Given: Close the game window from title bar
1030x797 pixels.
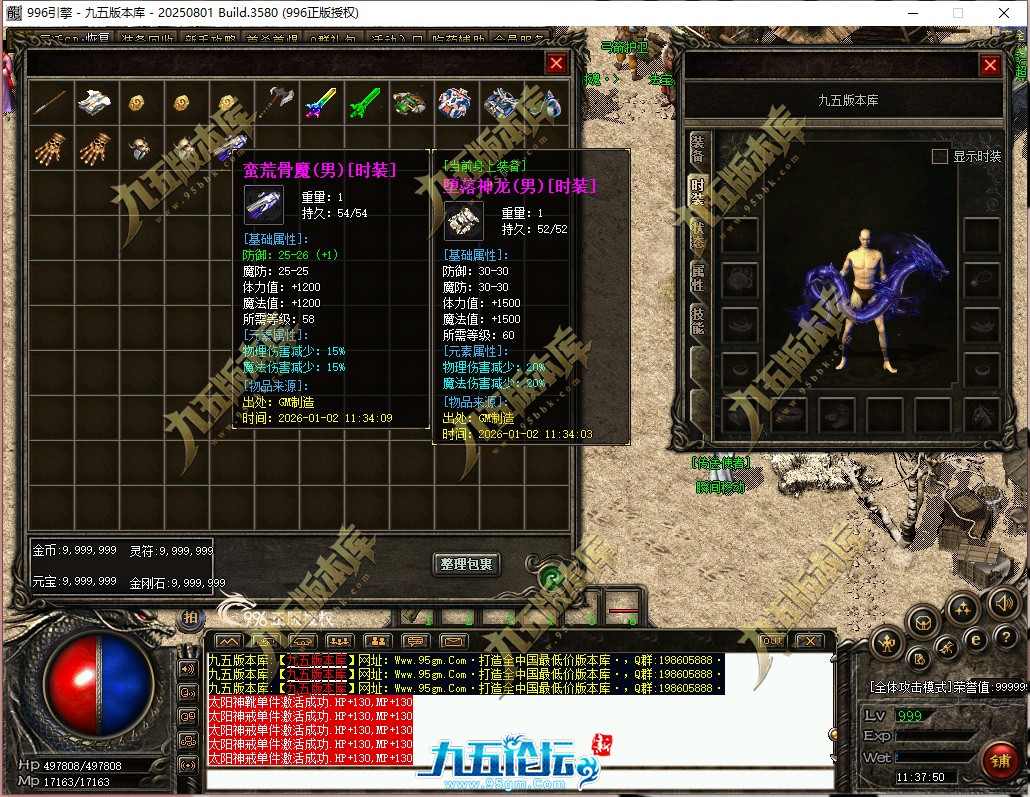Looking at the screenshot, I should 1004,13.
